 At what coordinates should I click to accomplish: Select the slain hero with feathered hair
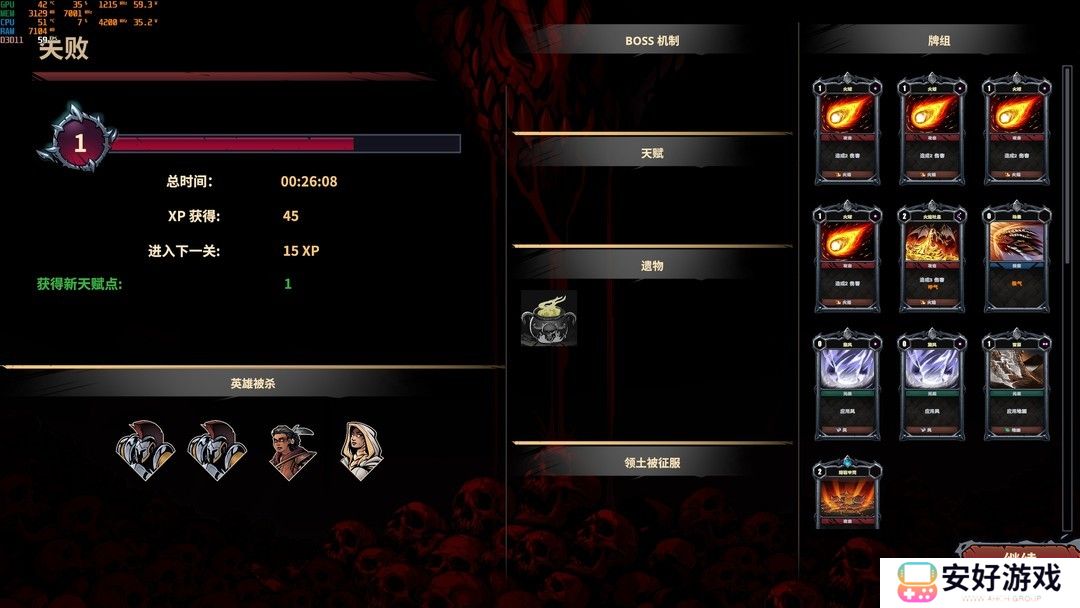[293, 452]
